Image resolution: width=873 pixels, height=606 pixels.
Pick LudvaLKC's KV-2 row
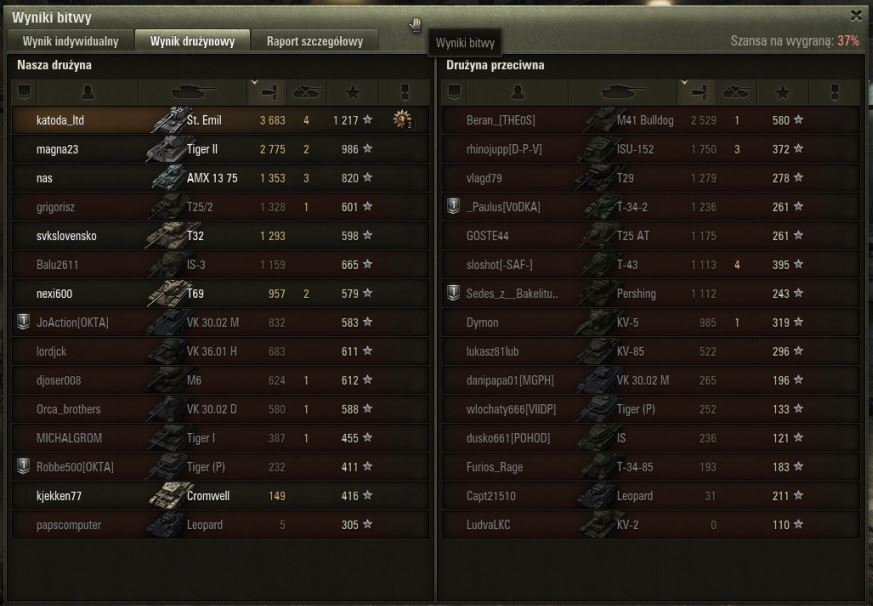(x=650, y=525)
